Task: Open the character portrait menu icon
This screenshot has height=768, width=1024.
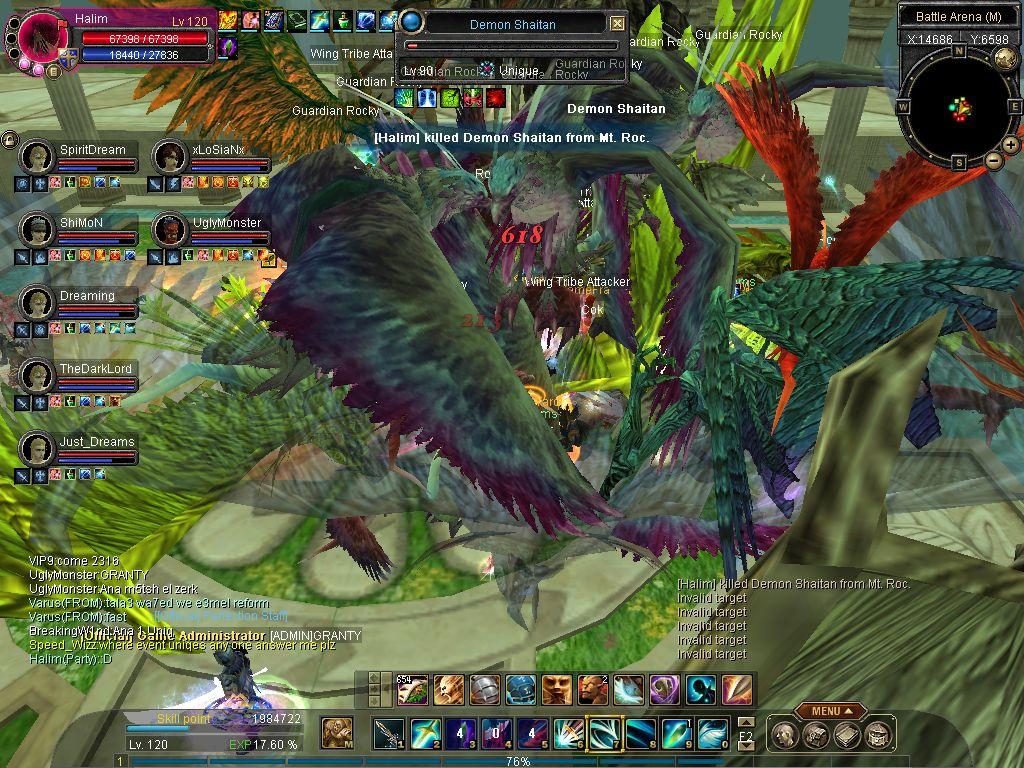Action: (788, 736)
